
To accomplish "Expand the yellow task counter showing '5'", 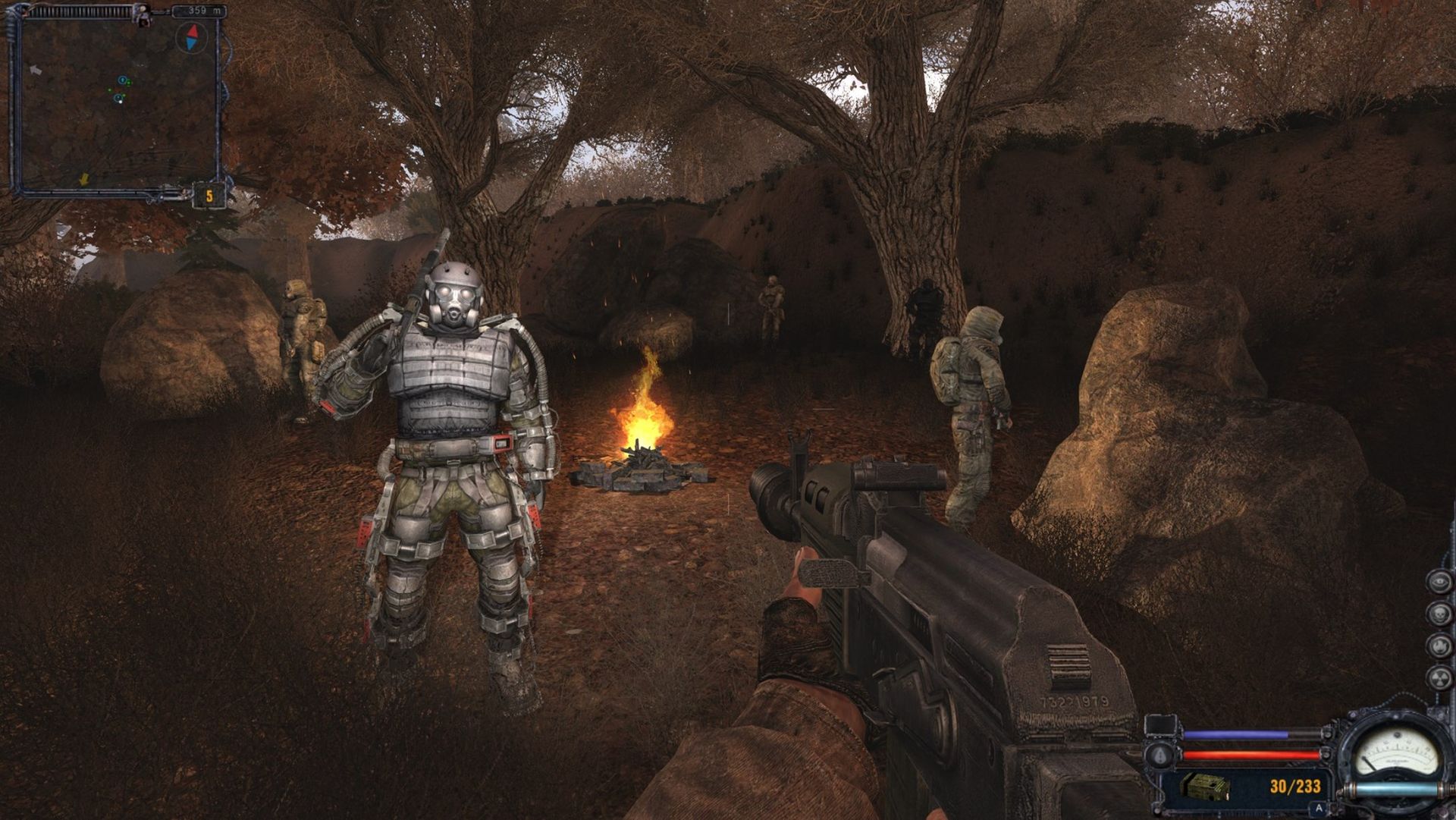I will click(x=209, y=196).
